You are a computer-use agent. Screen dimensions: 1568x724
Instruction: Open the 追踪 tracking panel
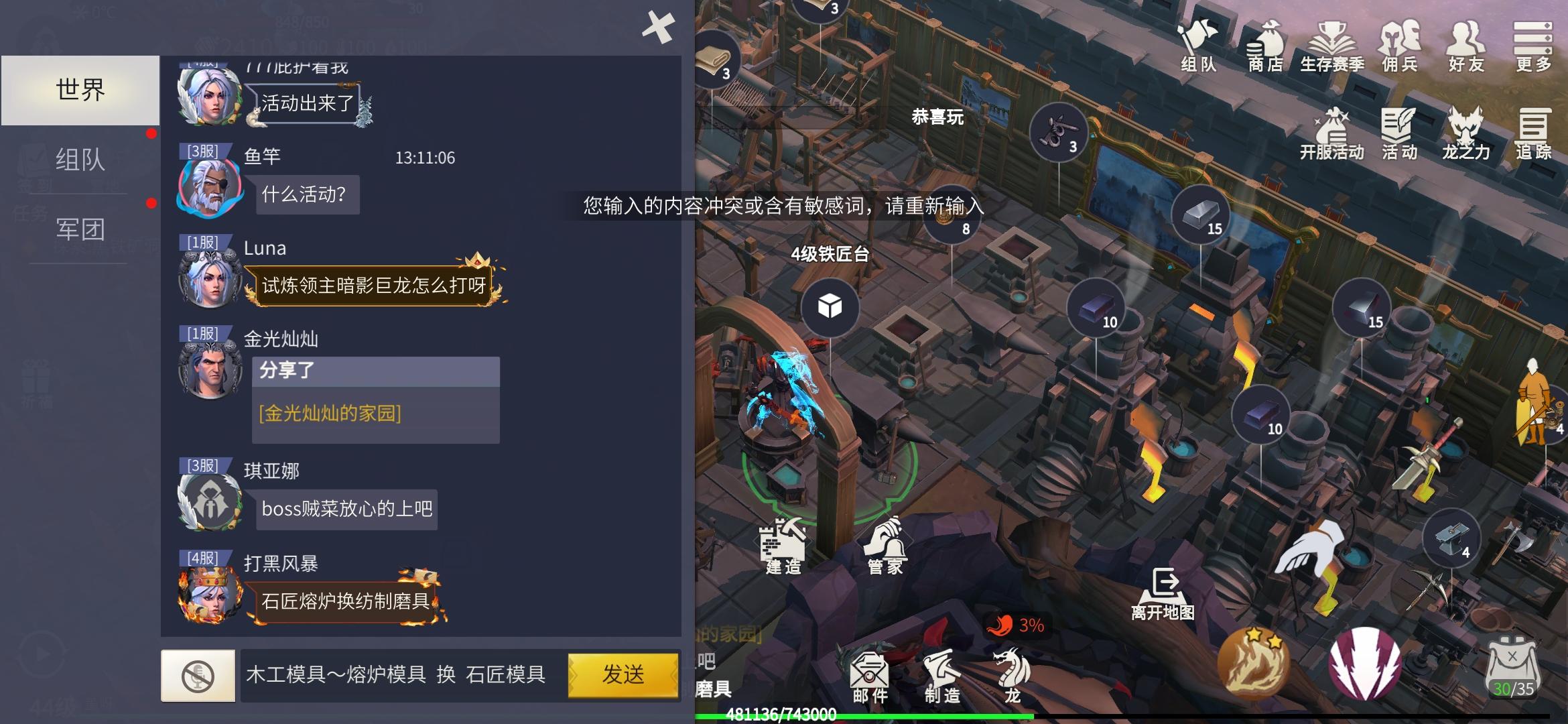pos(1532,131)
